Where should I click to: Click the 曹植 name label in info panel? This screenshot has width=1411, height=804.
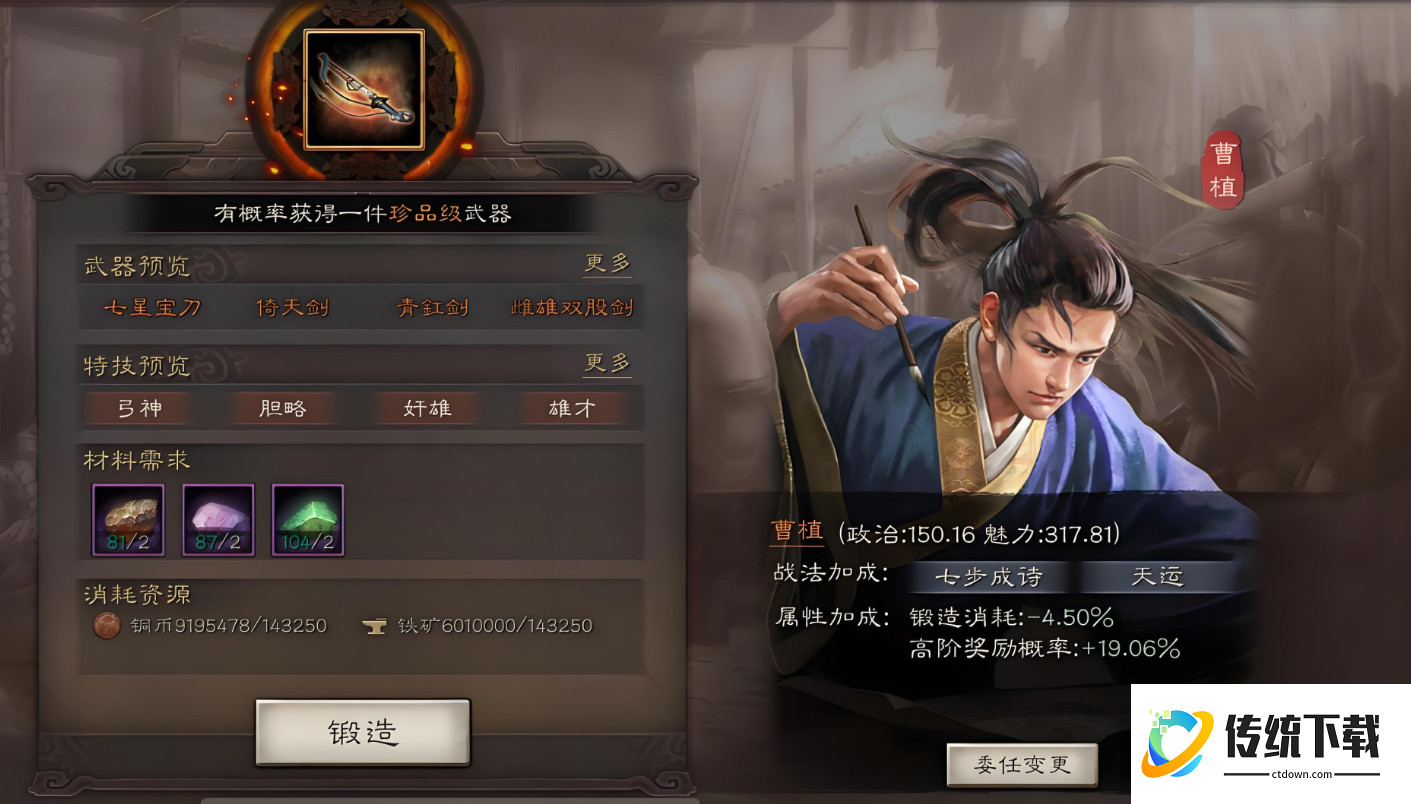pyautogui.click(x=796, y=531)
